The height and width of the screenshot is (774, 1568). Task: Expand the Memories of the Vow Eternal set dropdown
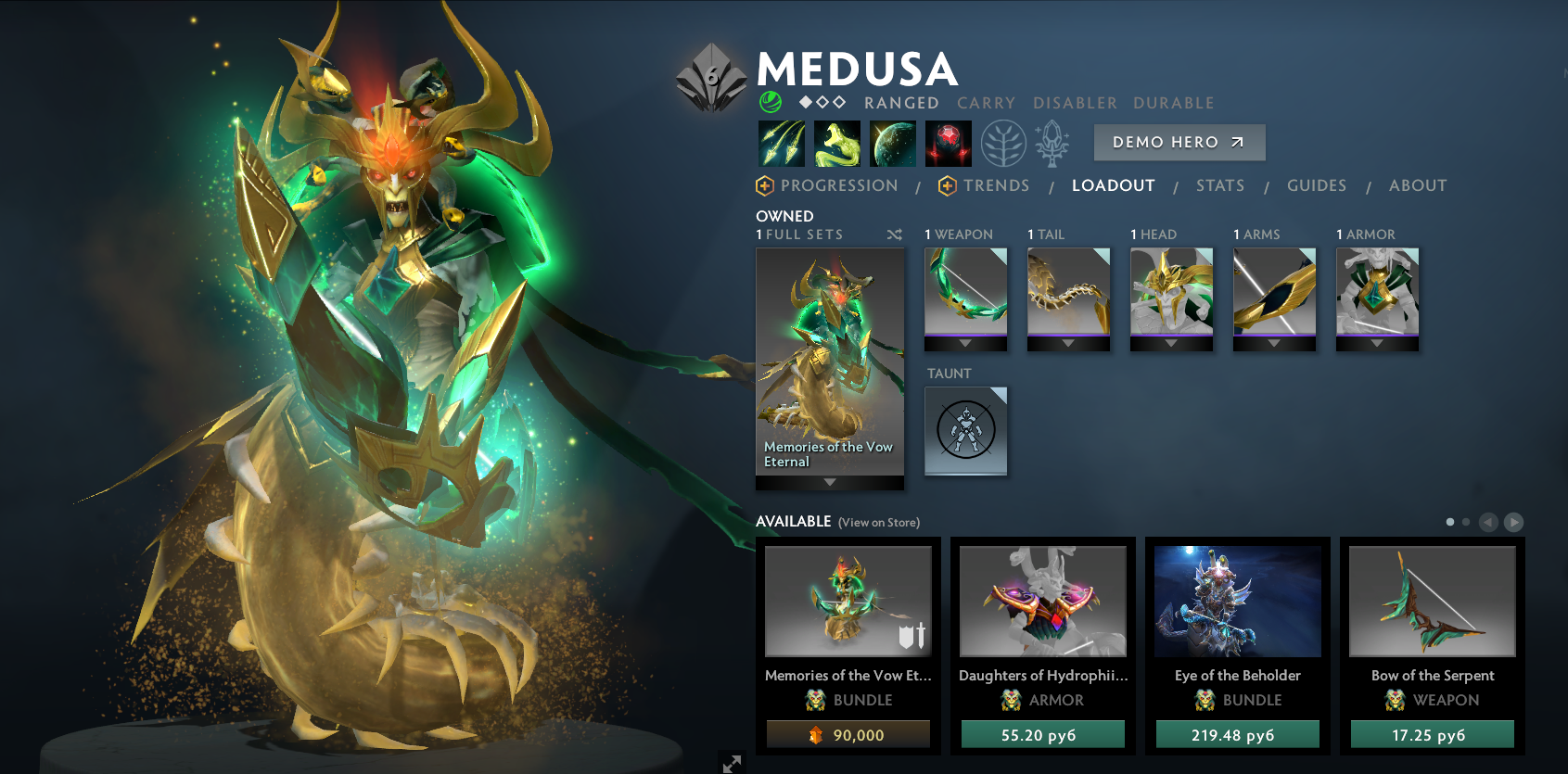pyautogui.click(x=828, y=482)
